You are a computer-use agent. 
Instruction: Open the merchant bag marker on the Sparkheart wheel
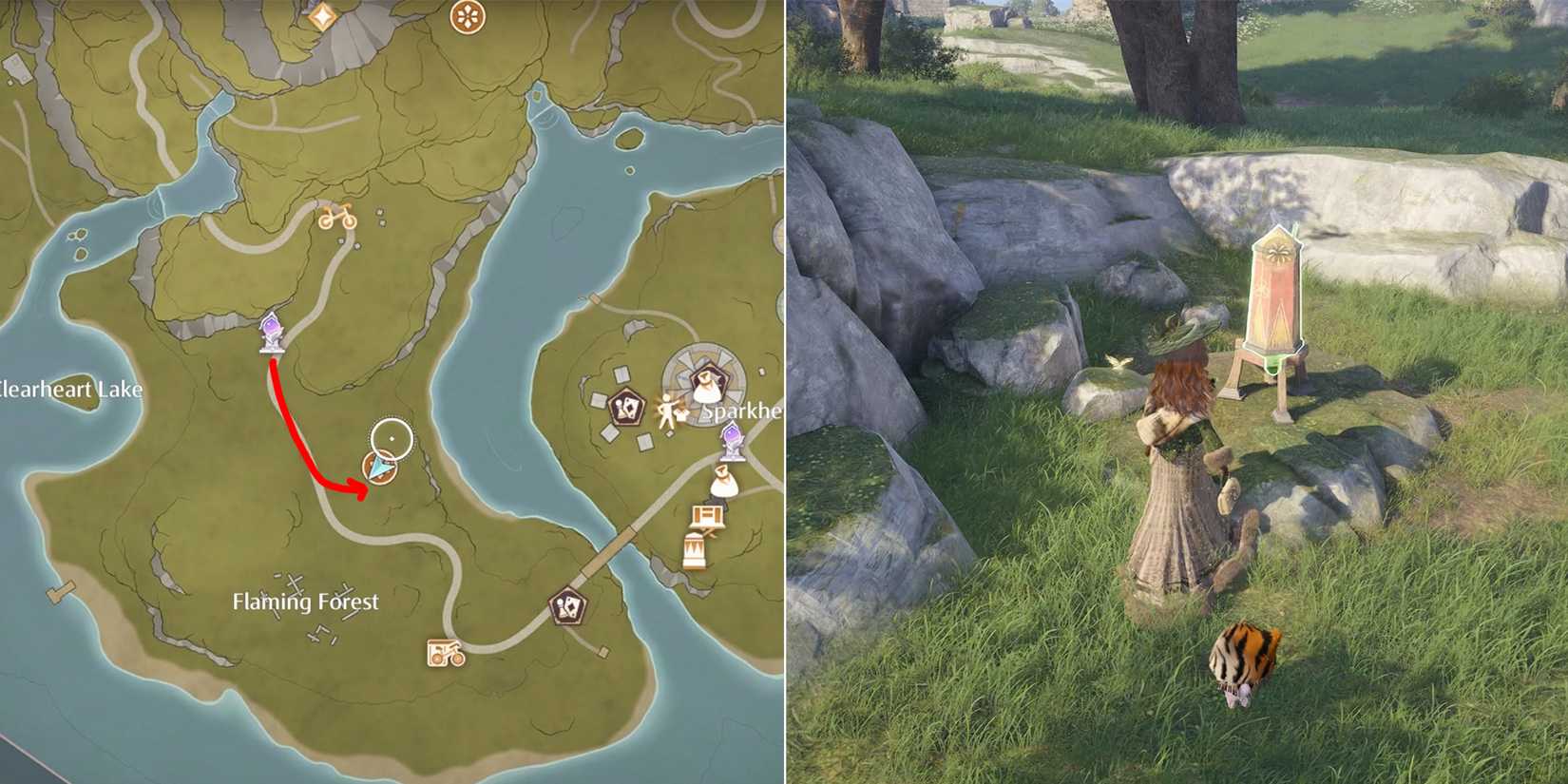706,384
